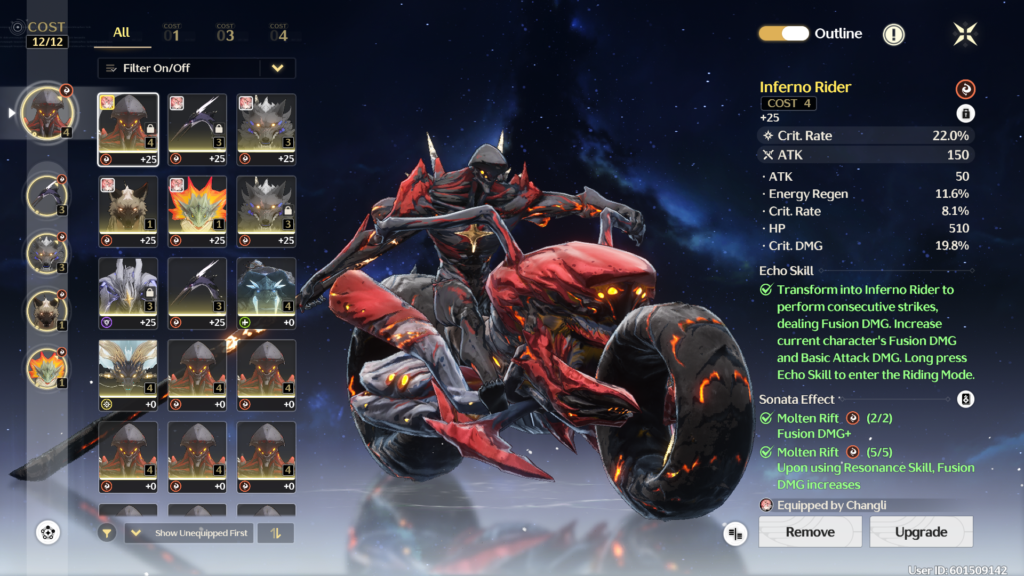This screenshot has height=576, width=1024.
Task: Expand the Filter On/Off dropdown
Action: [x=277, y=68]
